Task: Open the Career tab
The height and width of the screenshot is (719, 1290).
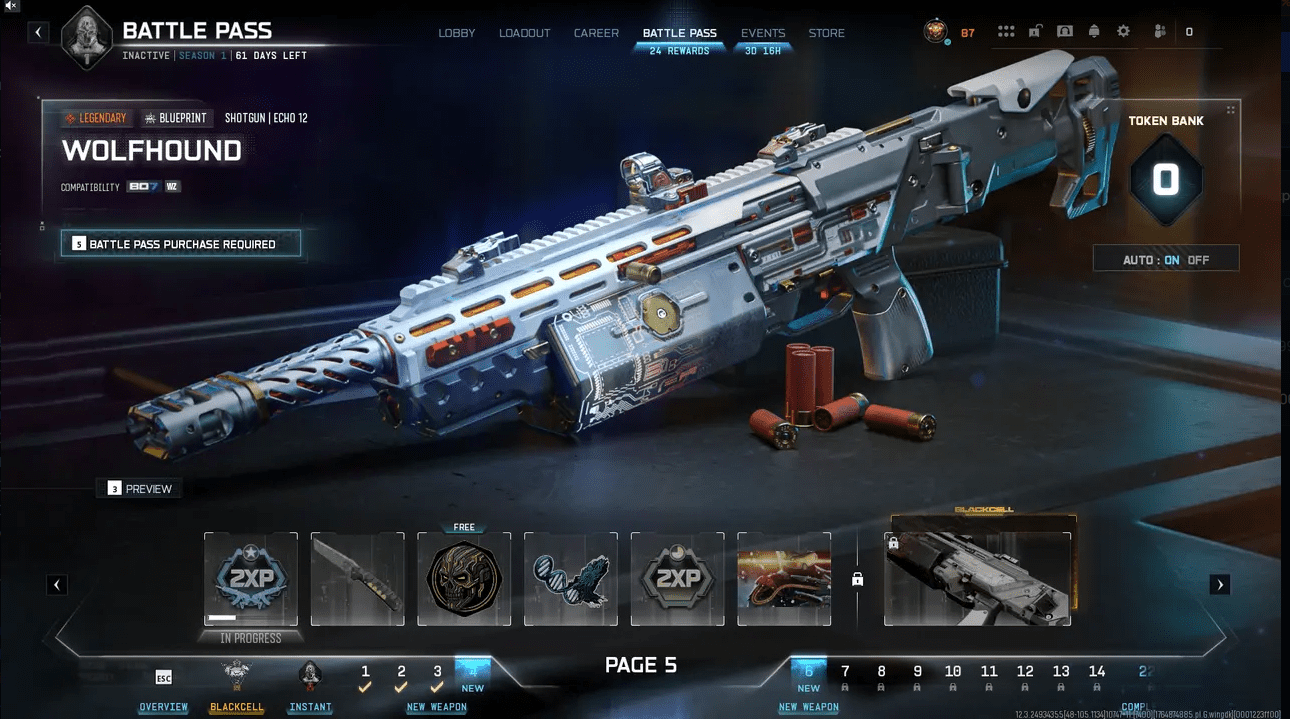Action: pos(596,33)
